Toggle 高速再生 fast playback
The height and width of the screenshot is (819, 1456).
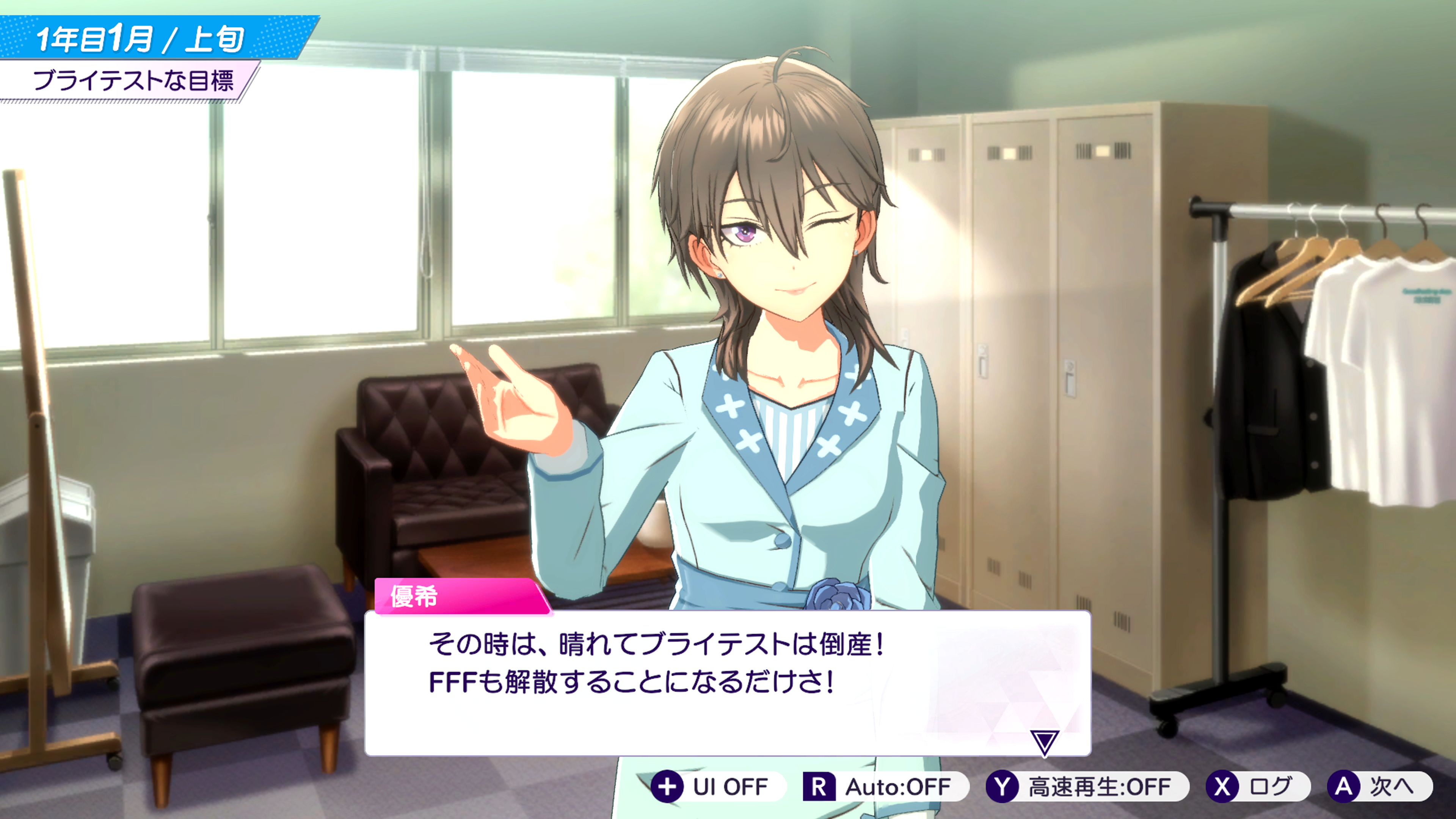point(1086,786)
